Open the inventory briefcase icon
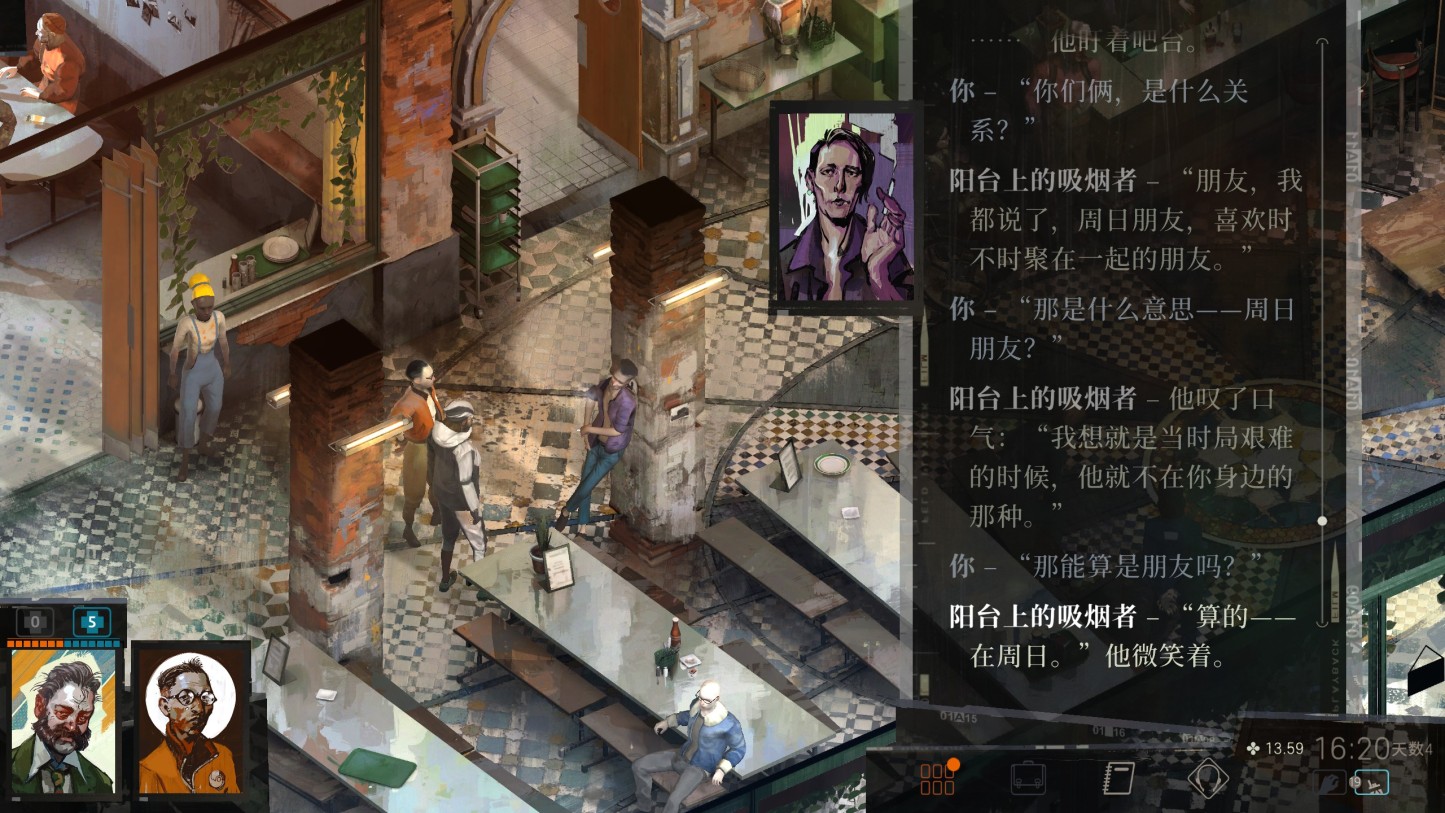This screenshot has height=813, width=1445. coord(1030,778)
